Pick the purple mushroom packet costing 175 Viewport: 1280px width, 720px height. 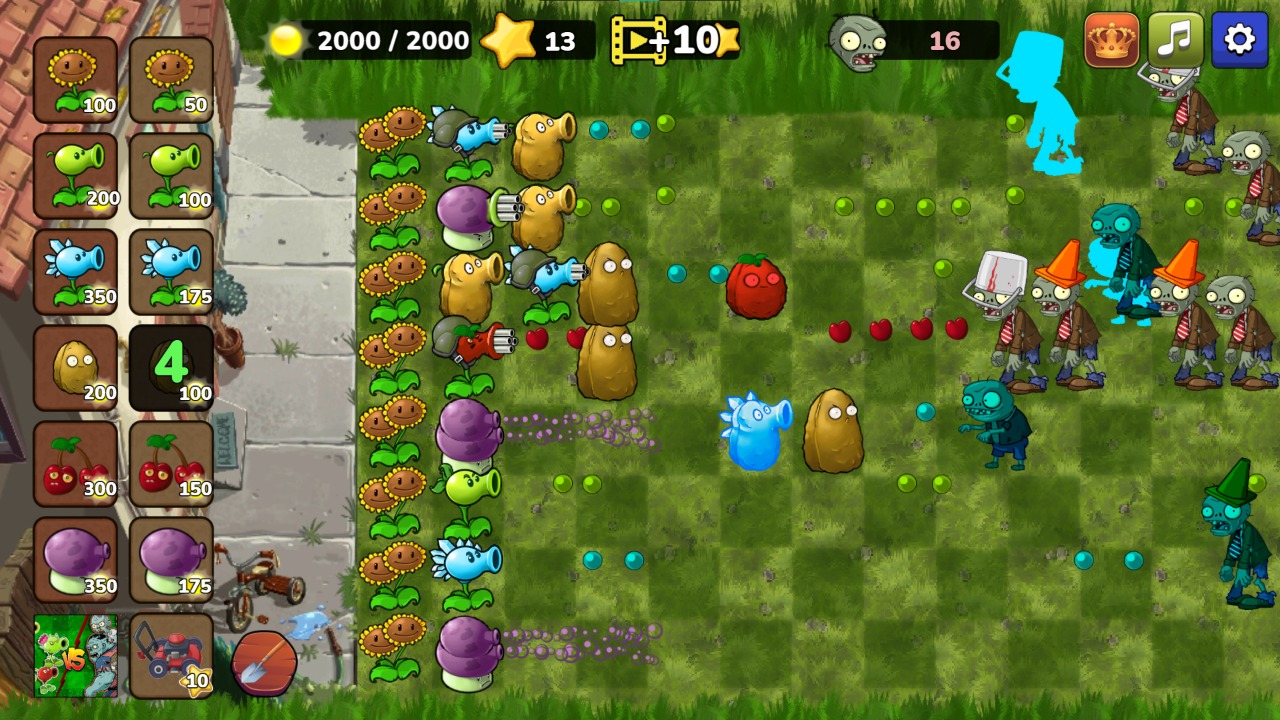coord(170,557)
